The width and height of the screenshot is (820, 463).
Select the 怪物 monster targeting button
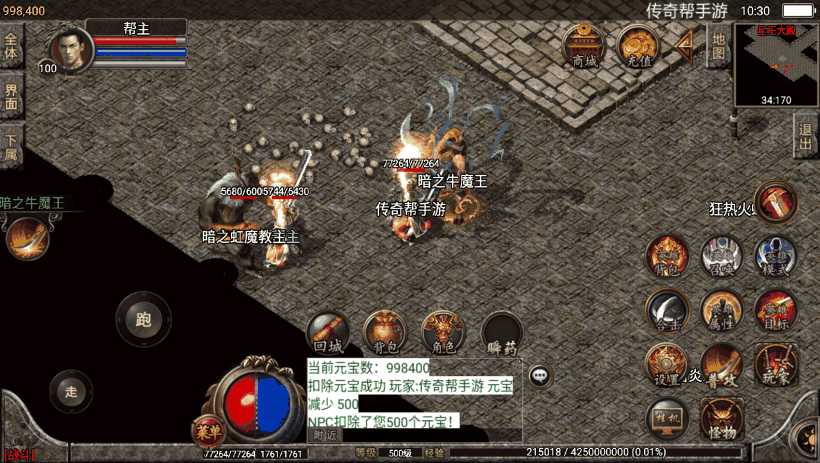(x=720, y=419)
